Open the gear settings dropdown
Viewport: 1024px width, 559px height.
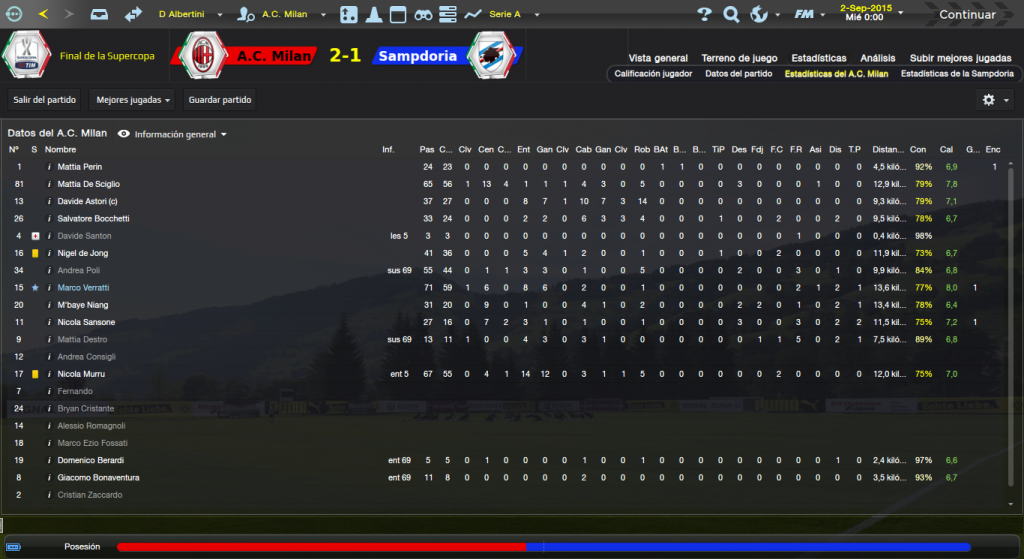993,100
